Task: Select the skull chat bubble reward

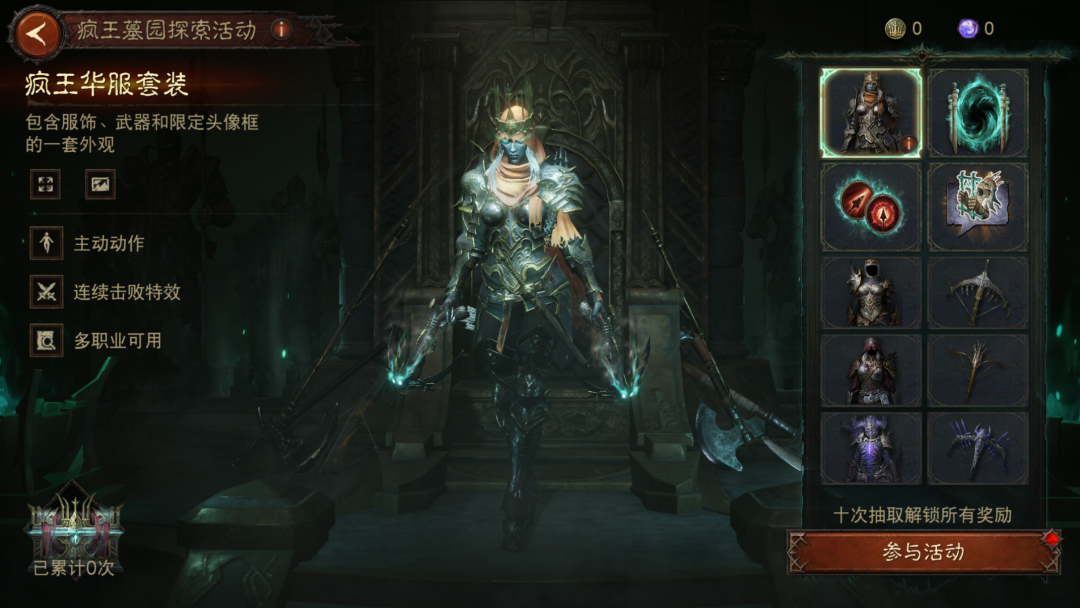Action: coord(977,207)
